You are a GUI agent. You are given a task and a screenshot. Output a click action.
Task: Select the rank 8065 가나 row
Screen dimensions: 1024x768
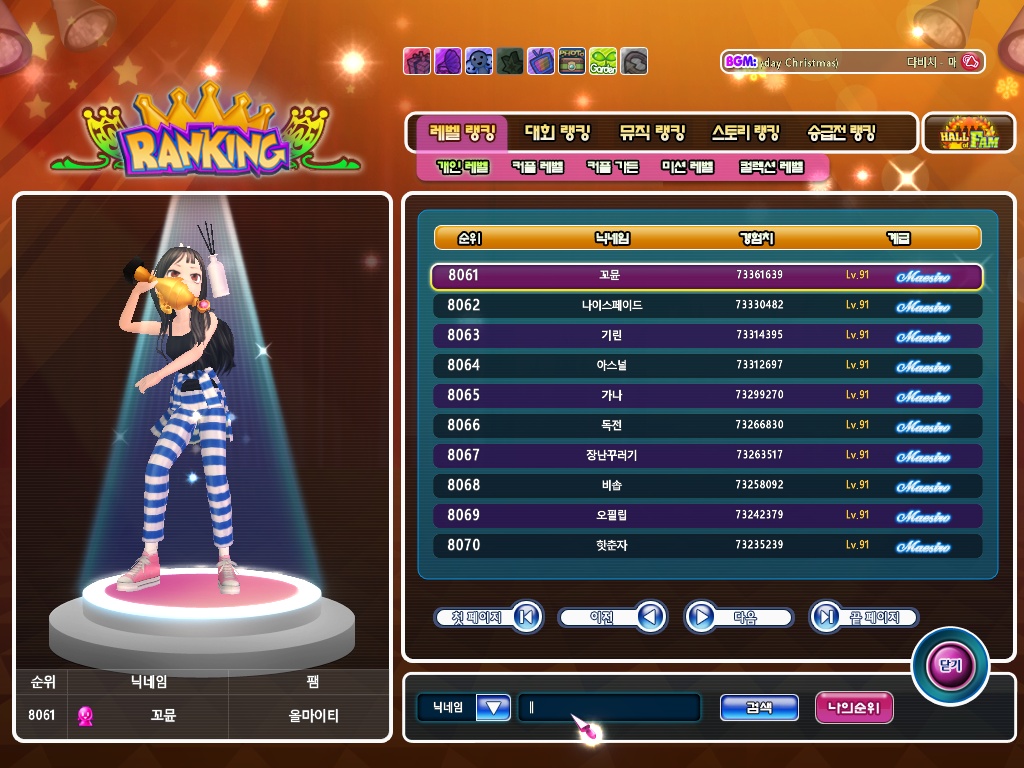[x=706, y=395]
